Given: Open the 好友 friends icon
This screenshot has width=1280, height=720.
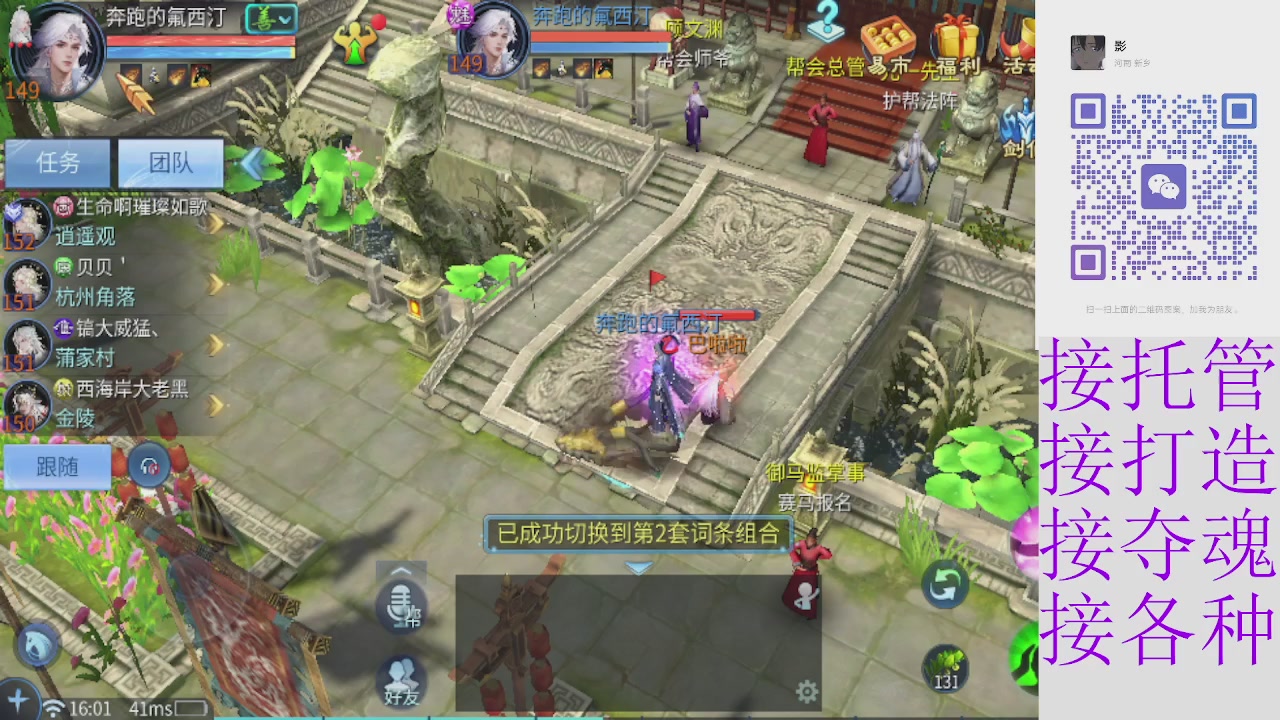Looking at the screenshot, I should click(x=399, y=681).
